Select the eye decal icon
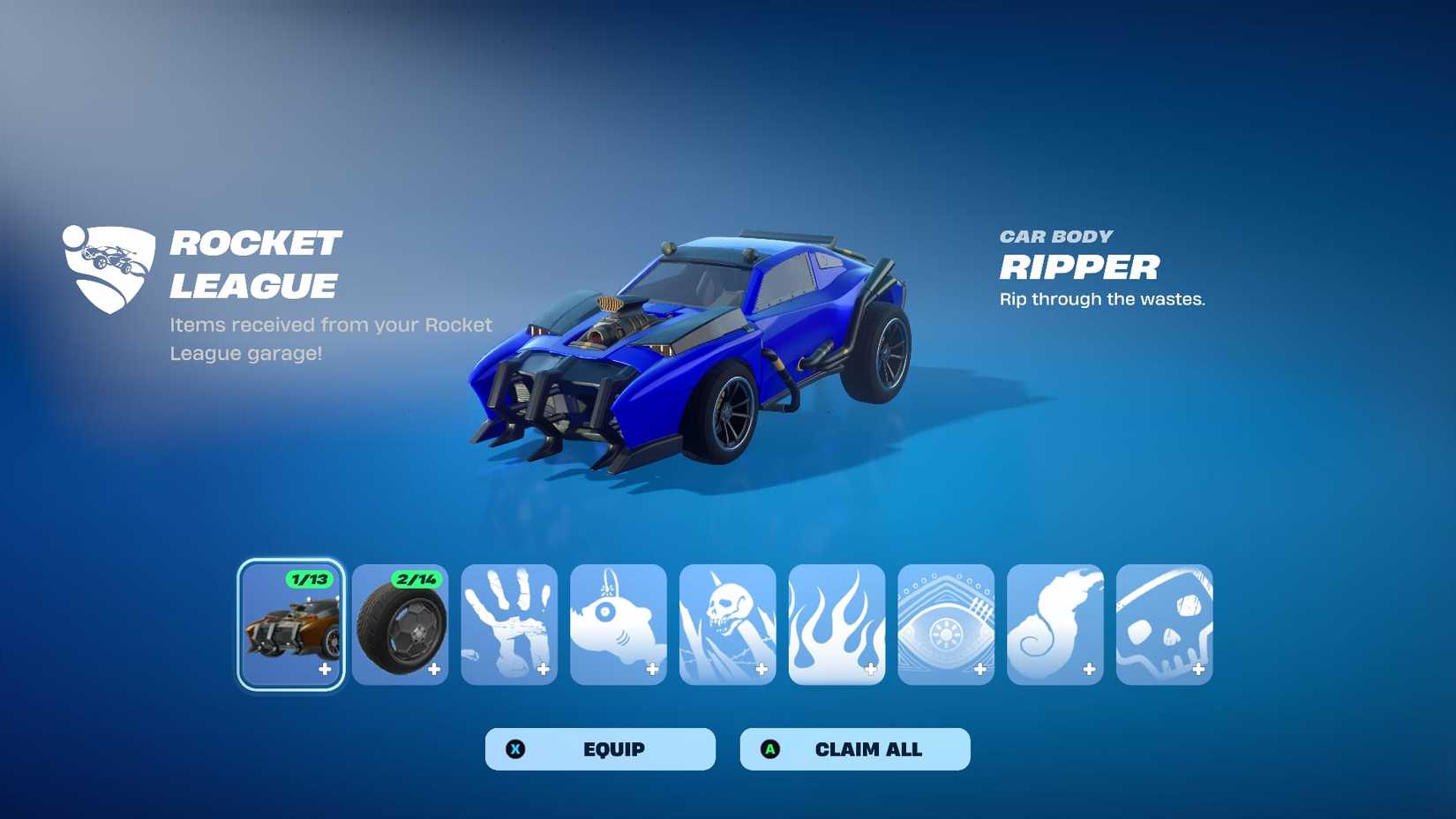This screenshot has width=1456, height=819. click(946, 624)
